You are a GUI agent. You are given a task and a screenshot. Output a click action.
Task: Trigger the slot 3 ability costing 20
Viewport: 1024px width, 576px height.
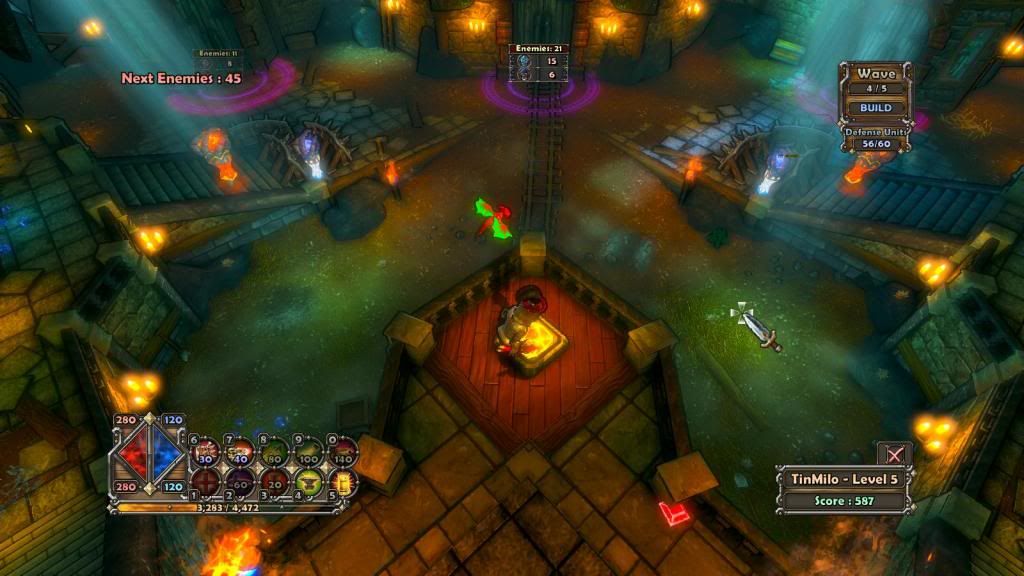point(275,483)
